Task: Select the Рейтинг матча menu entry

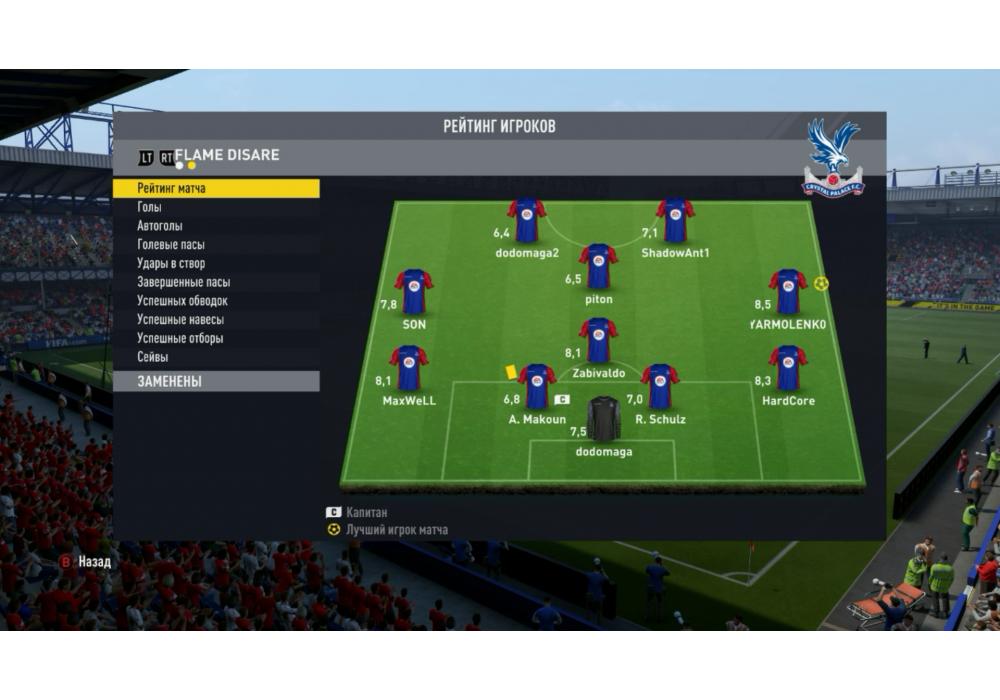Action: tap(215, 188)
